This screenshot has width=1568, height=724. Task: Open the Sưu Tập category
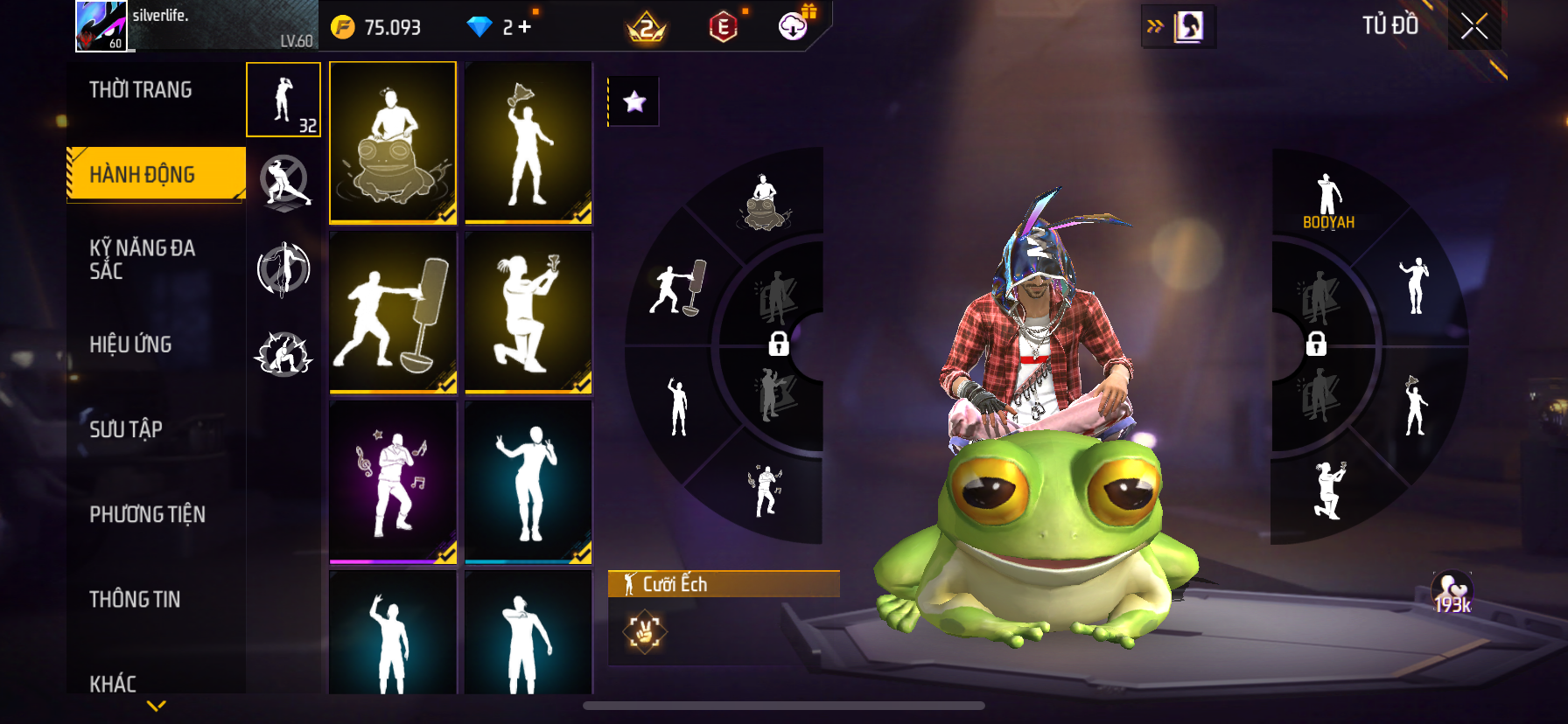point(126,429)
